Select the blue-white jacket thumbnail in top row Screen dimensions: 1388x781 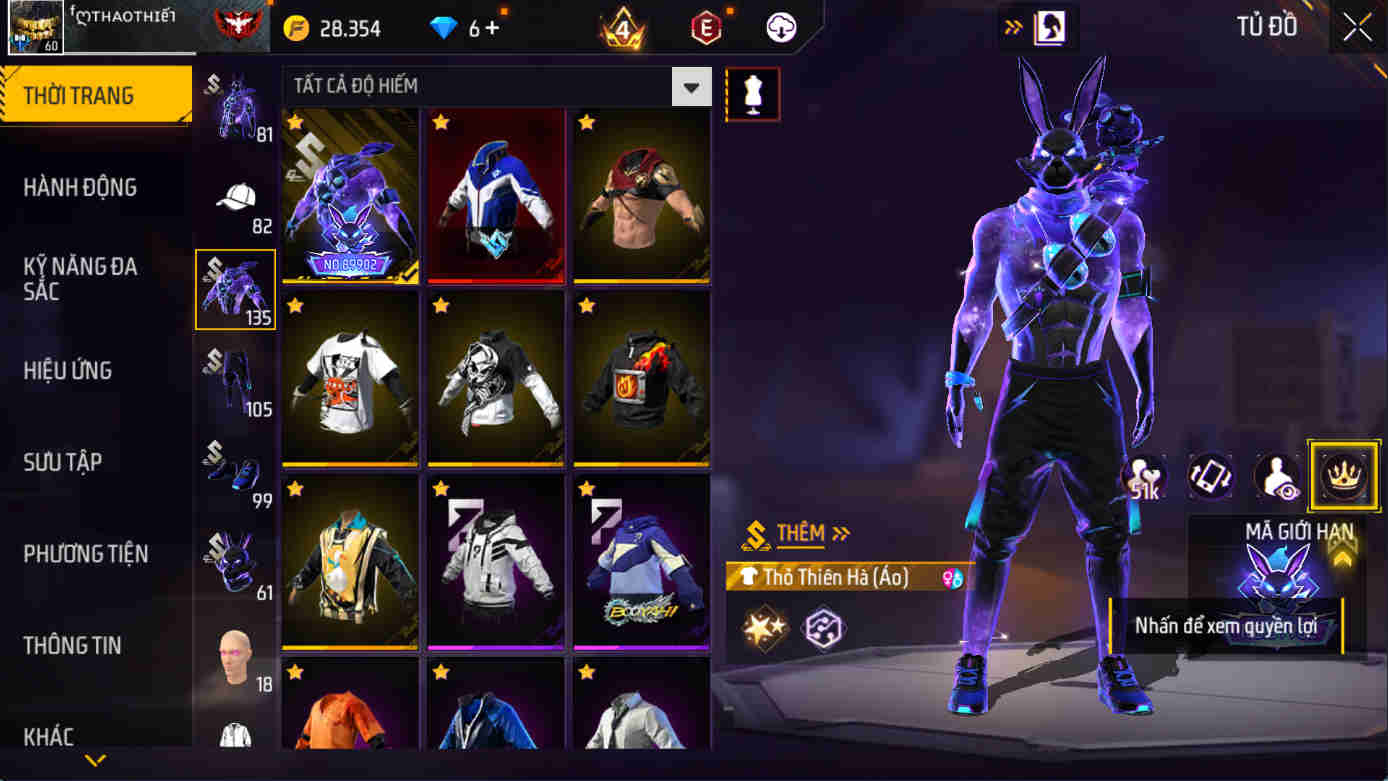(x=495, y=196)
